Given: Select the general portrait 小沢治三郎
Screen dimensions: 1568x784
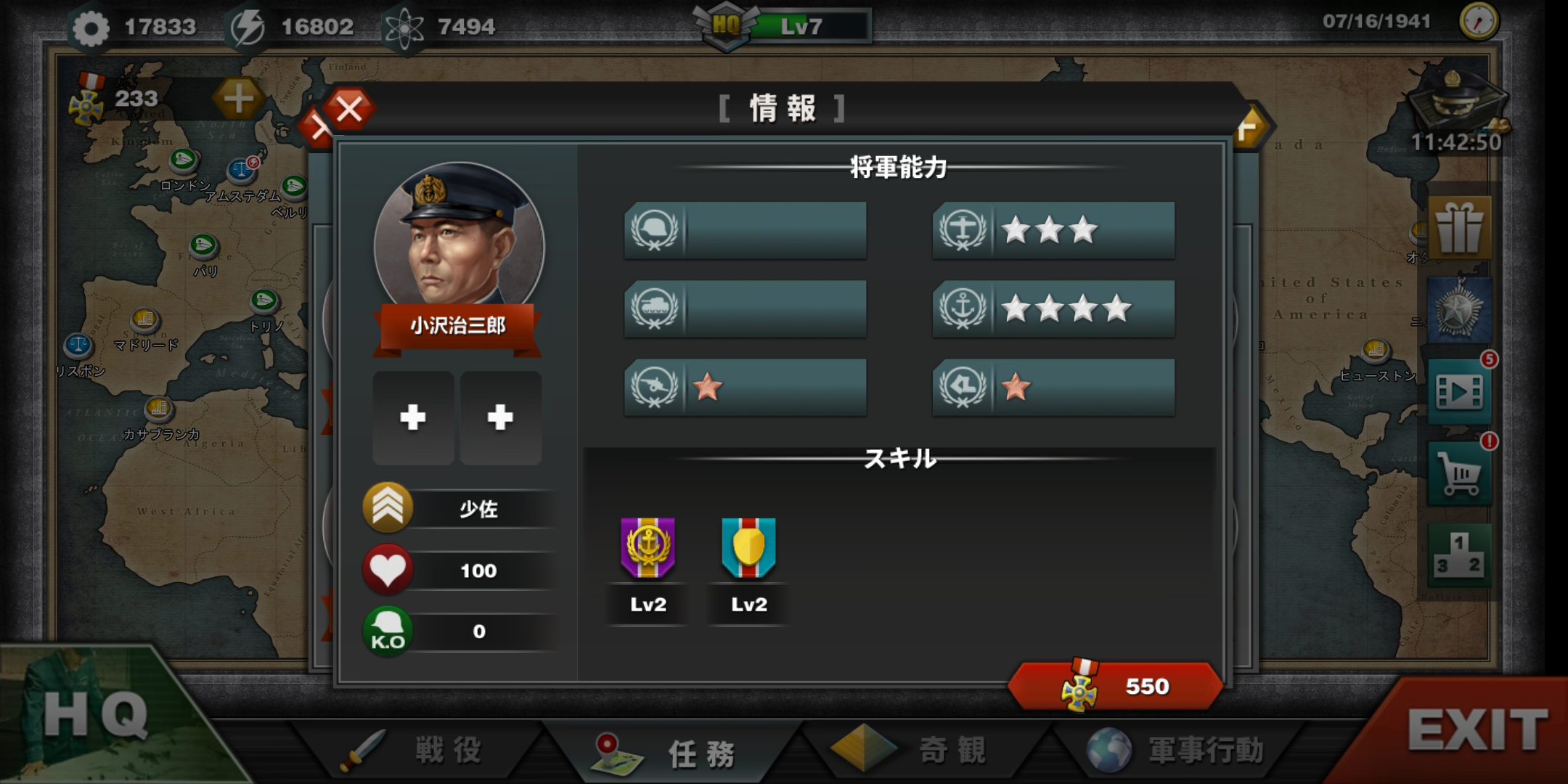Looking at the screenshot, I should click(458, 236).
